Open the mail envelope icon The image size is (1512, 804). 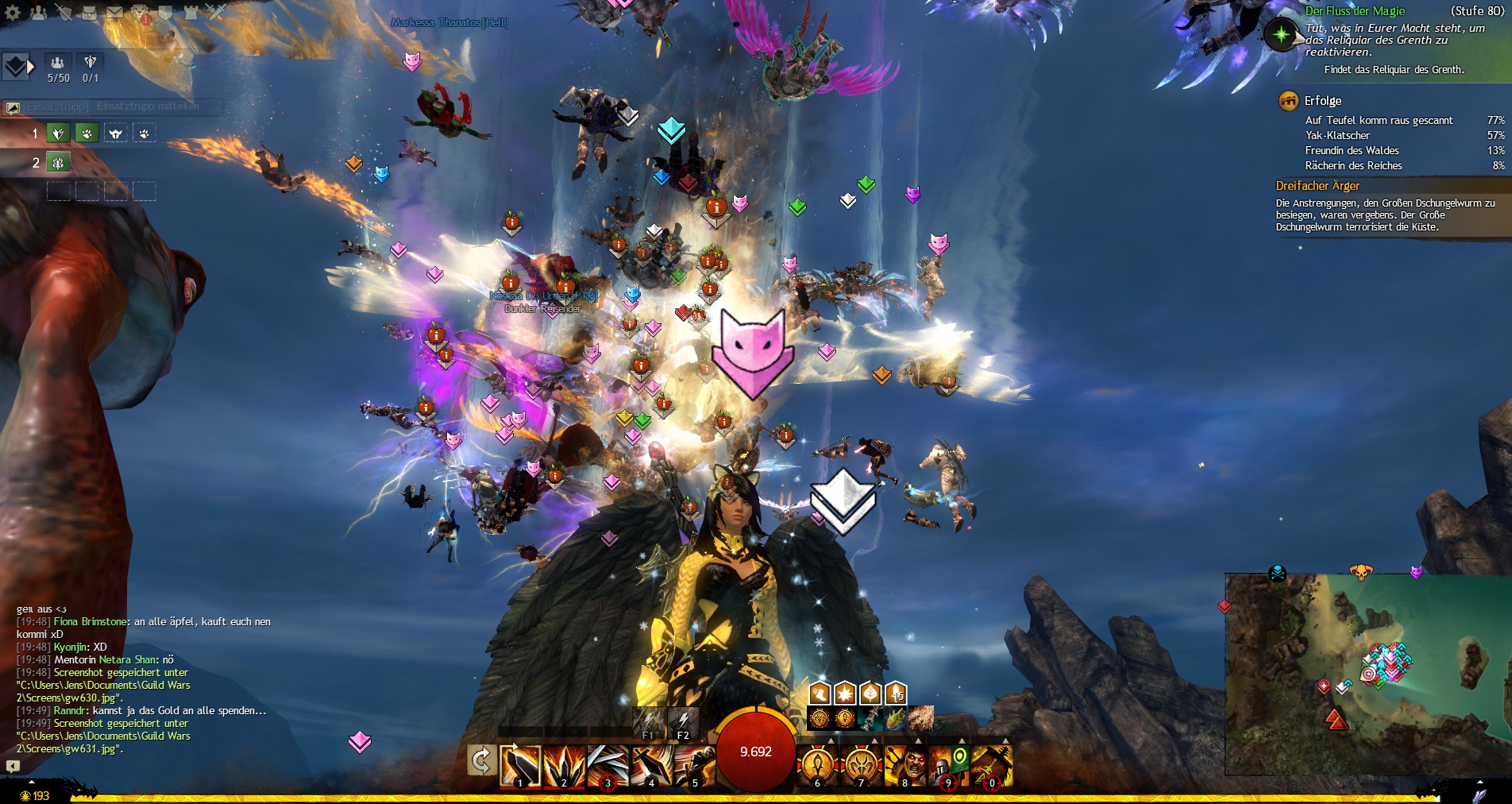(114, 12)
